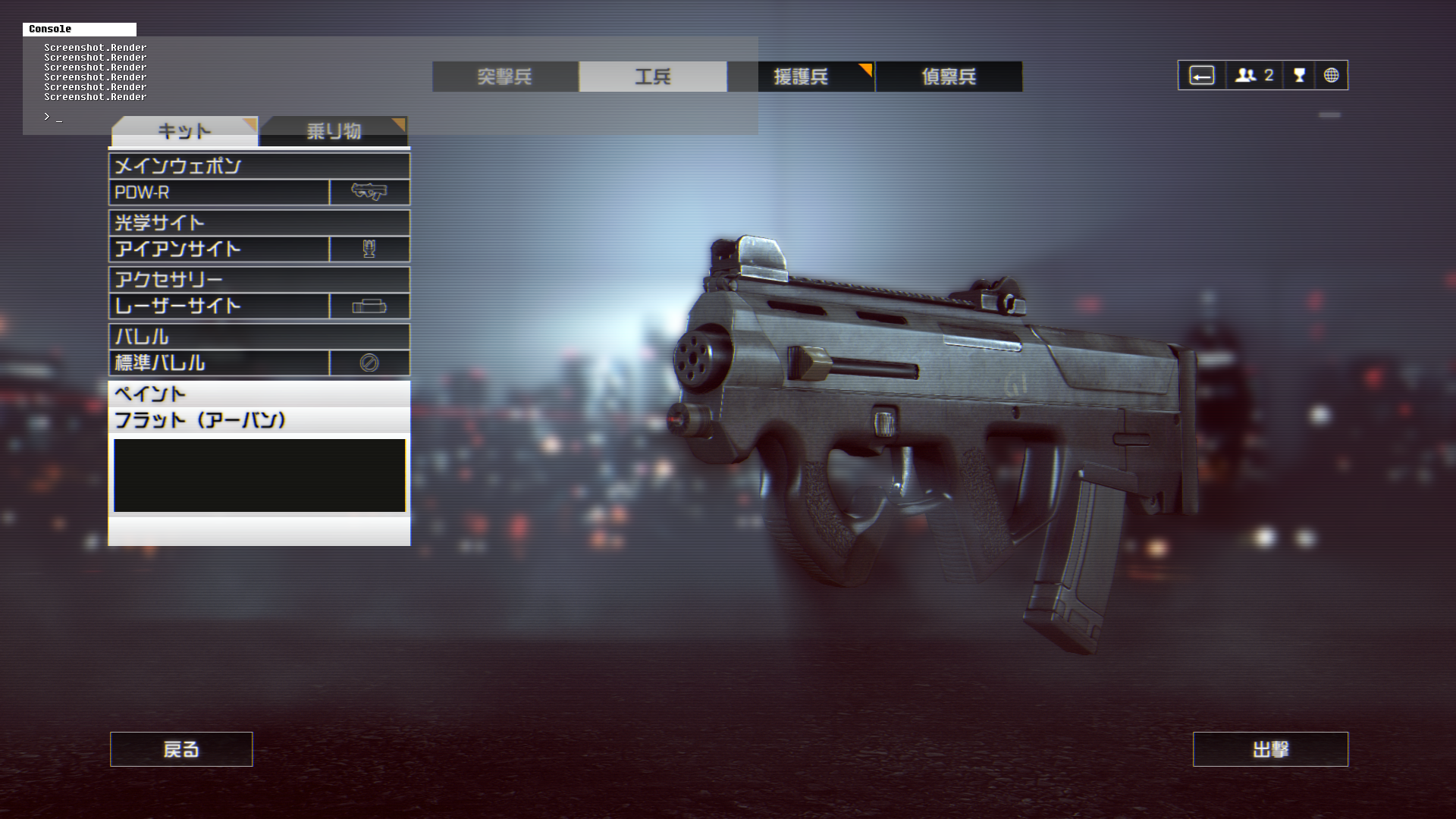
Task: Switch to the 突撃兵 class tab
Action: pos(505,77)
